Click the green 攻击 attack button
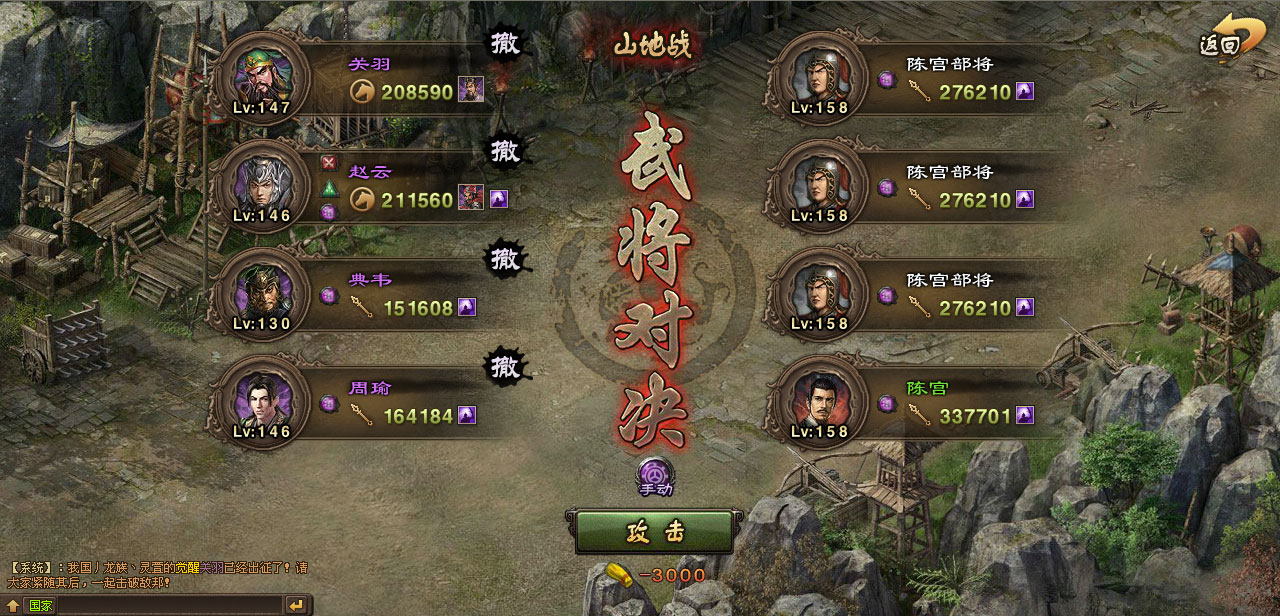 (654, 532)
